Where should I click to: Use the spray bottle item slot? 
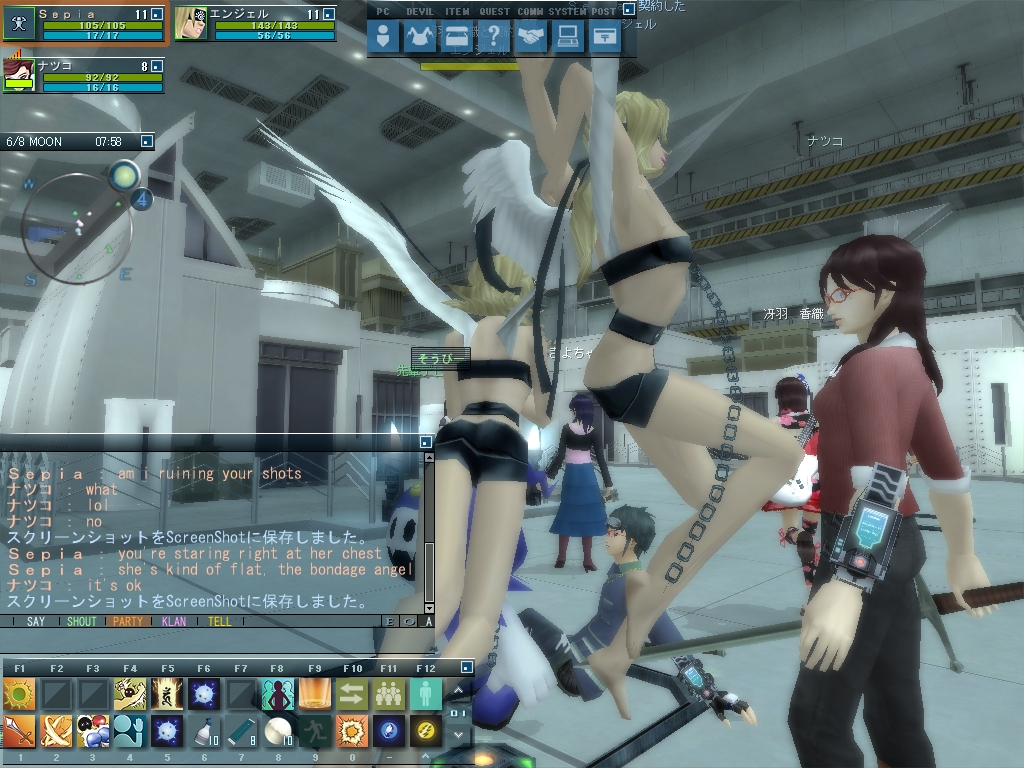pos(203,731)
